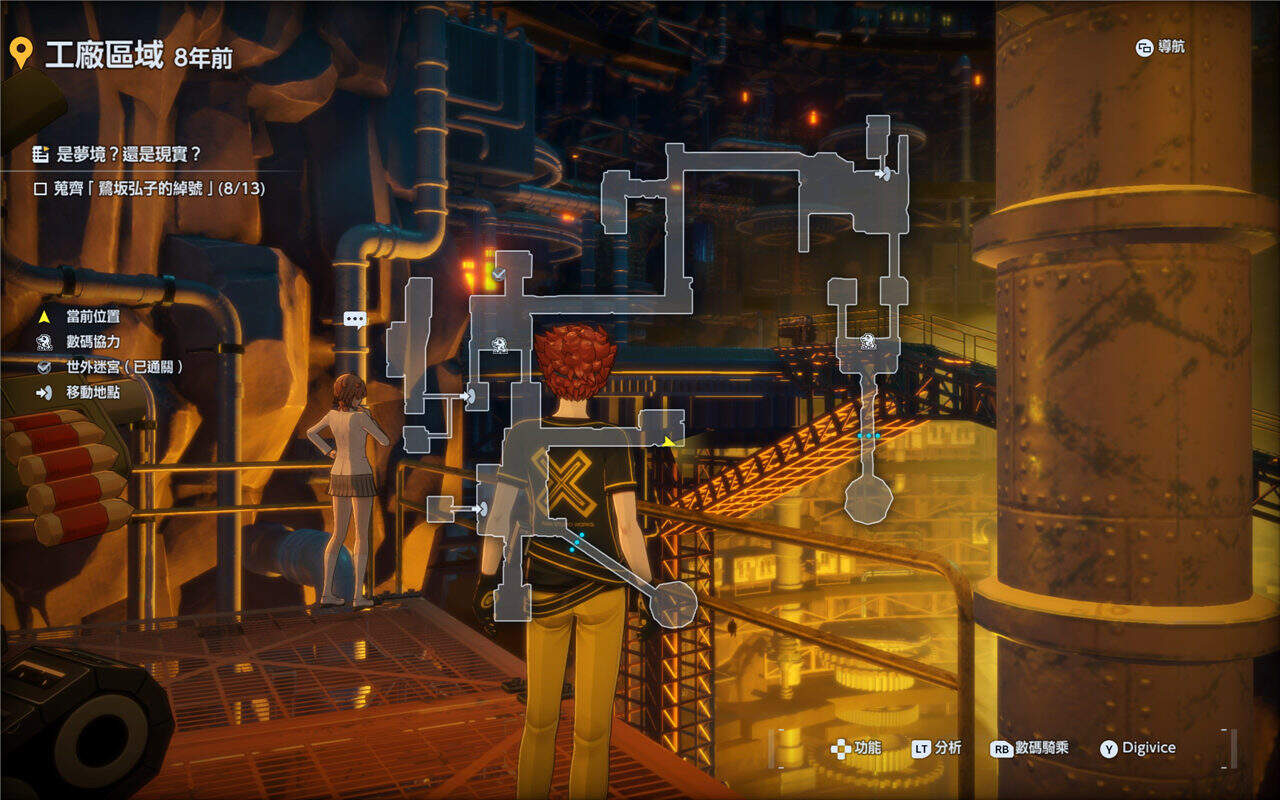The width and height of the screenshot is (1280, 800).
Task: Choose the 移動地點 legend entry
Action: click(x=92, y=392)
